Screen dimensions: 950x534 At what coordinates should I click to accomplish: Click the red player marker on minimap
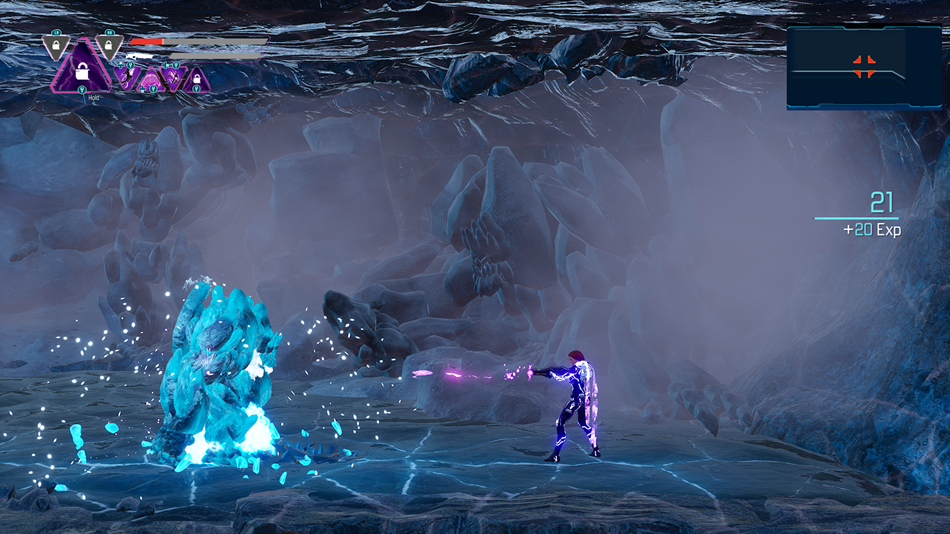pyautogui.click(x=865, y=67)
